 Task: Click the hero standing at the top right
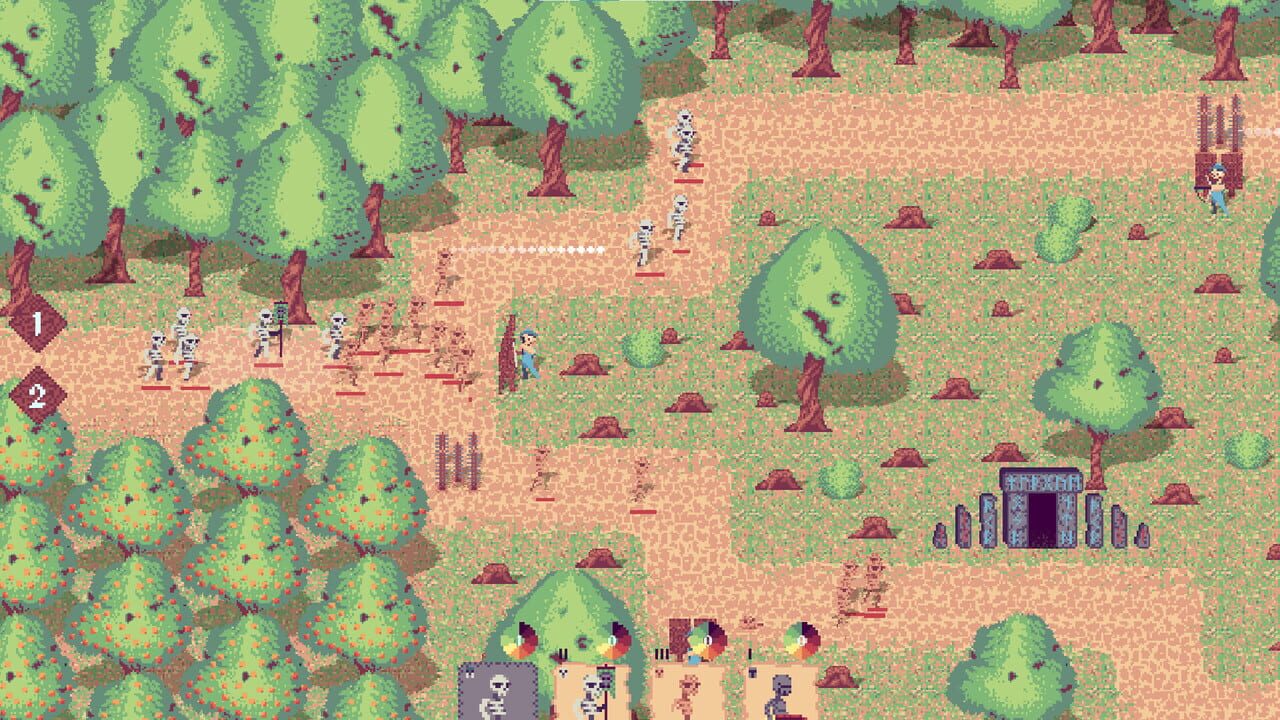tap(1218, 180)
